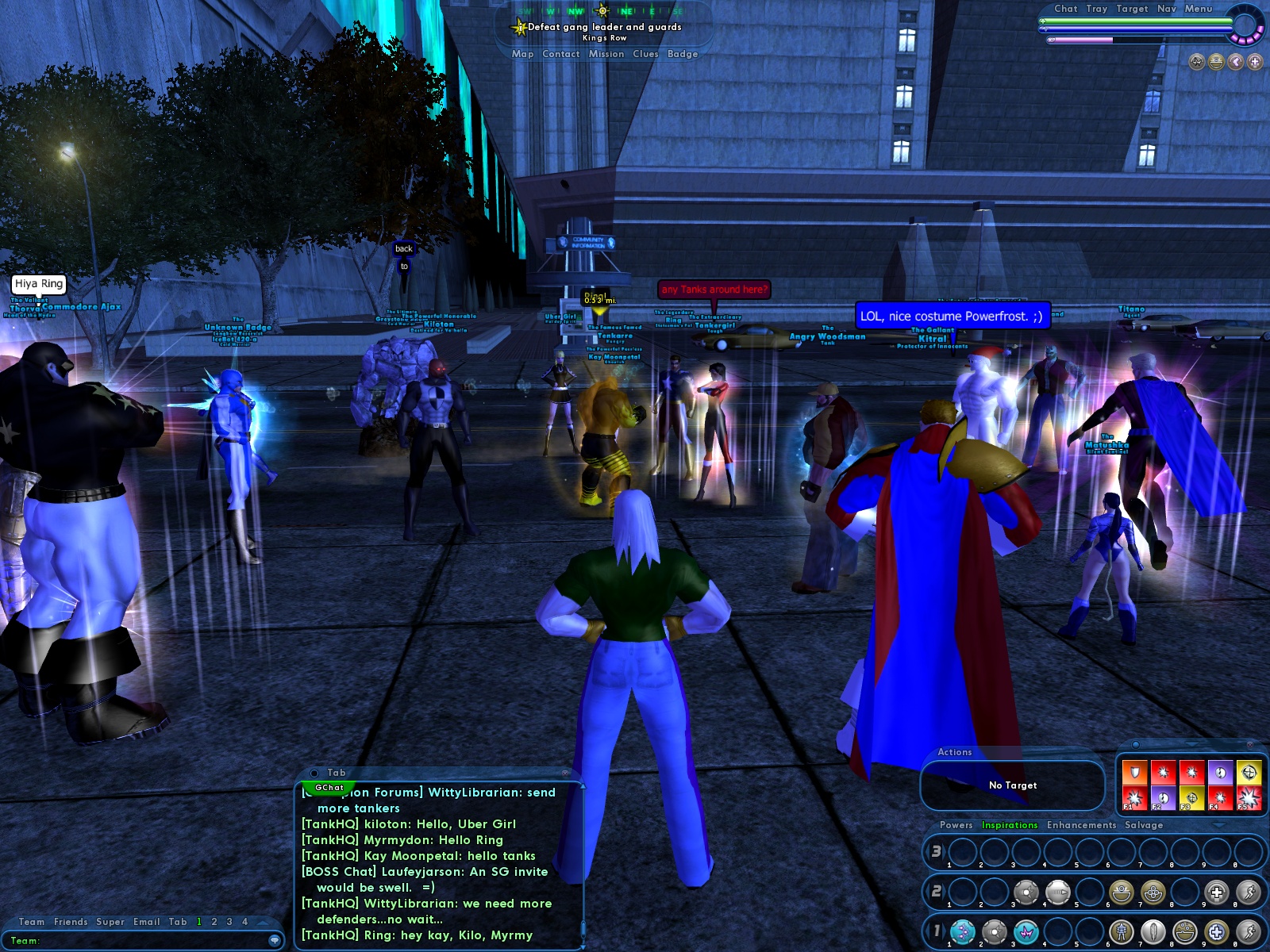The image size is (1270, 952).
Task: Open the Mission window
Action: point(606,54)
